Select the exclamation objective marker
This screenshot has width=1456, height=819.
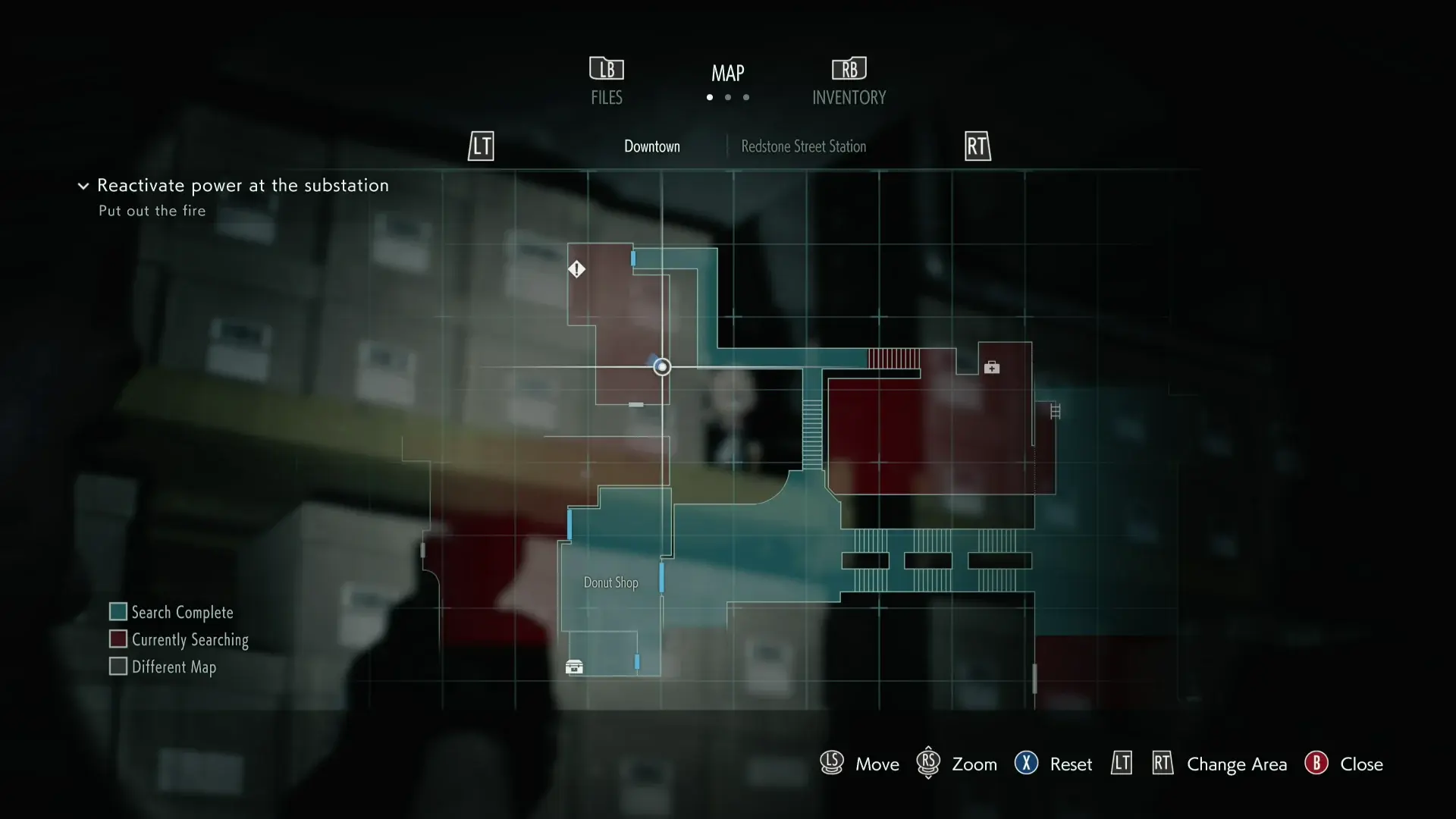pos(576,269)
